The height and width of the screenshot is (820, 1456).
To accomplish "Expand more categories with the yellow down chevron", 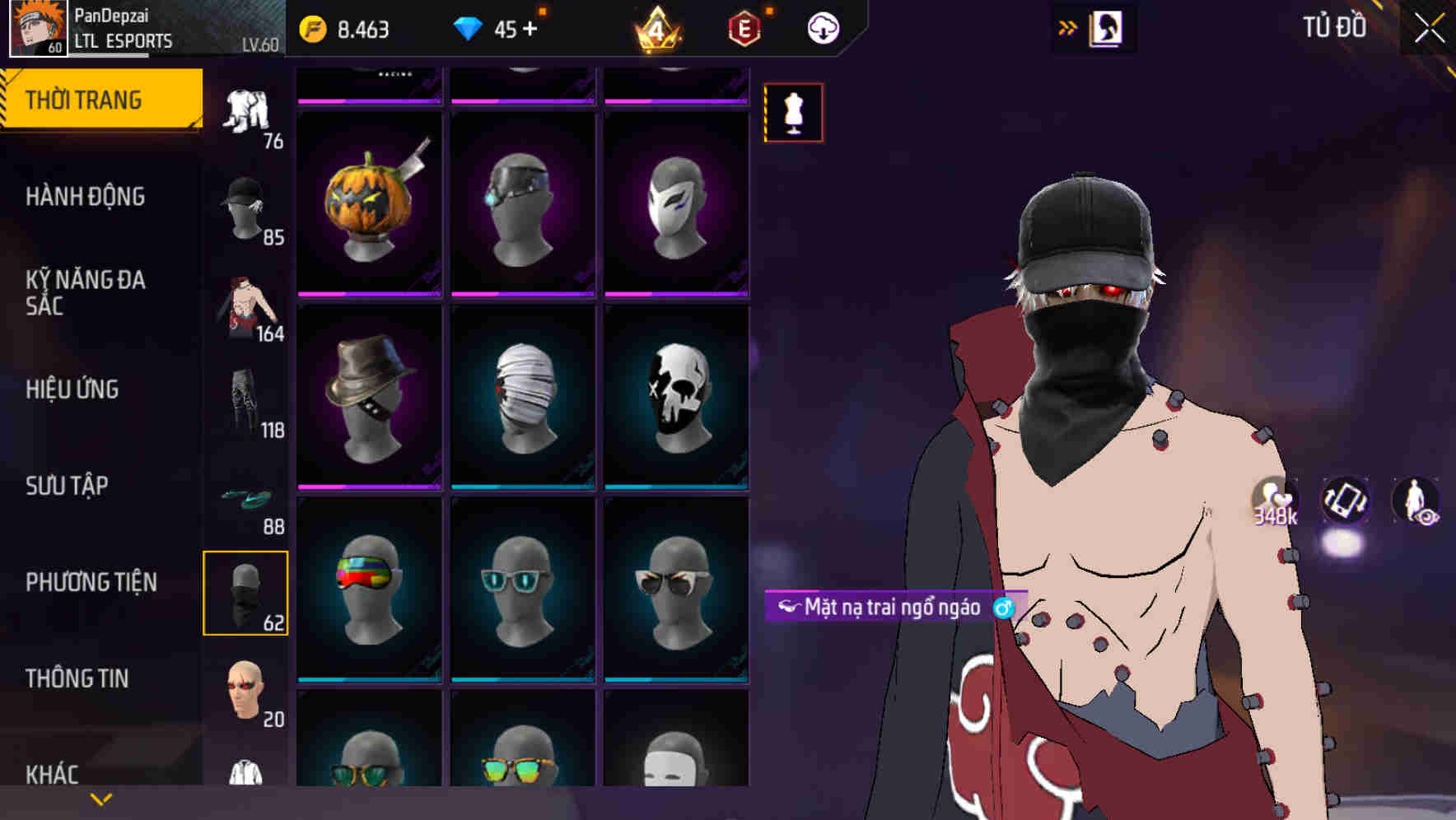I will pos(99,799).
